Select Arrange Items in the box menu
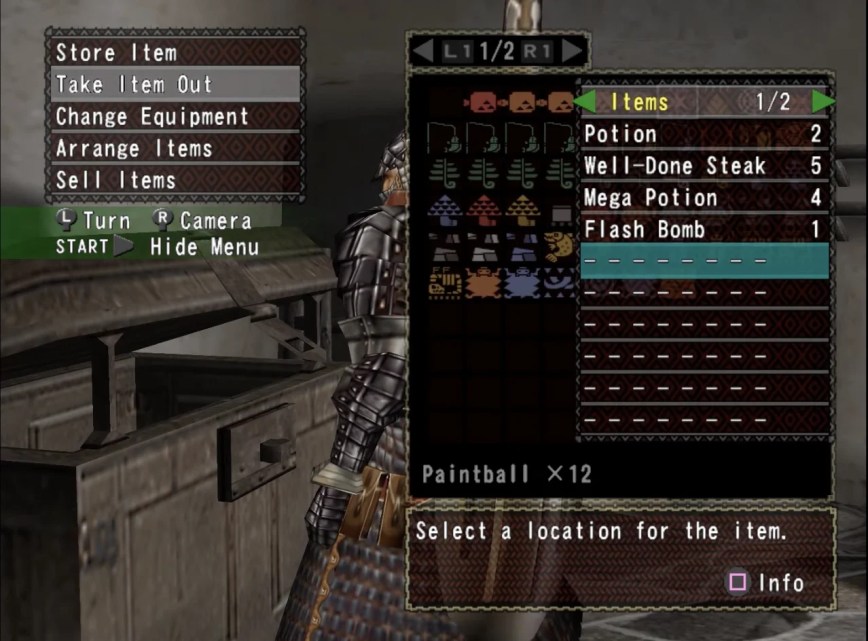The image size is (868, 641). (x=175, y=148)
